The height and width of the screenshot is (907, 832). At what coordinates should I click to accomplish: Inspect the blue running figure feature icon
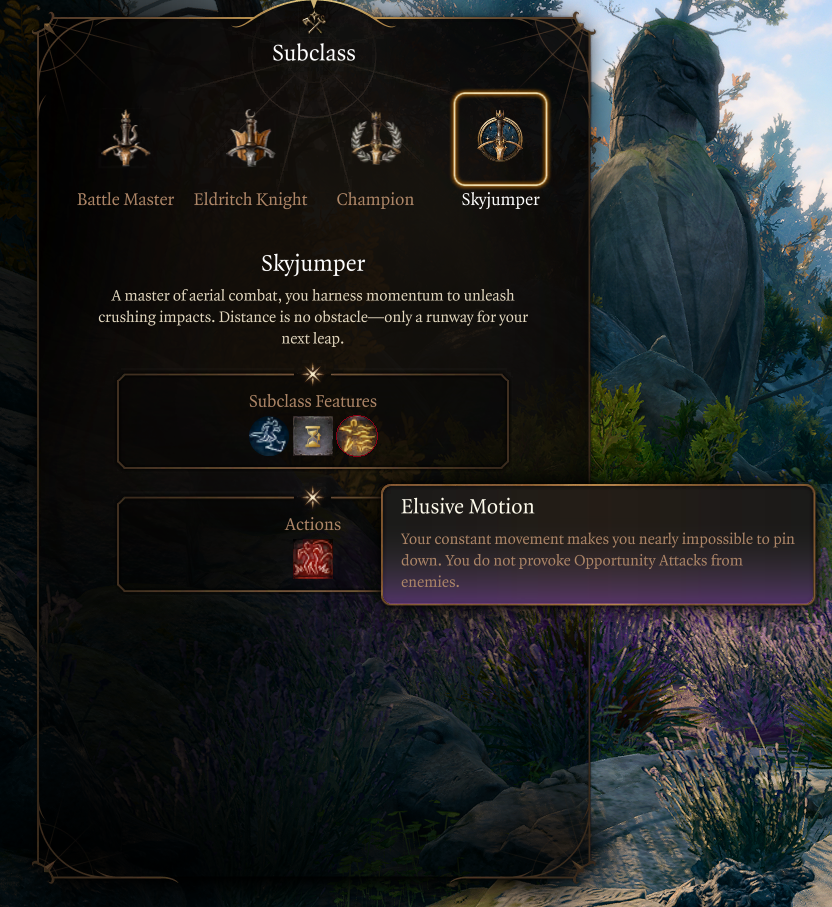click(269, 436)
